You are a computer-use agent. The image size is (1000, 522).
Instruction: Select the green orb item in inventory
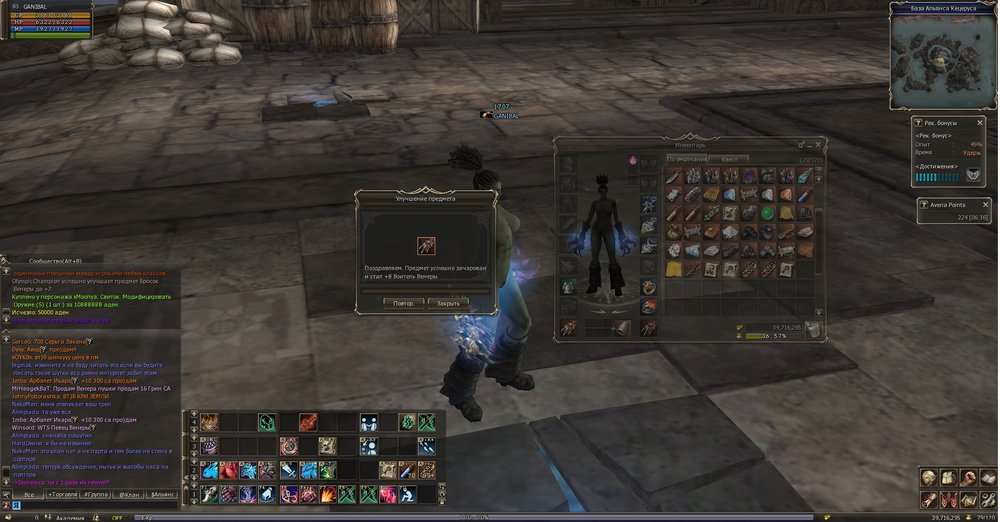[x=767, y=213]
